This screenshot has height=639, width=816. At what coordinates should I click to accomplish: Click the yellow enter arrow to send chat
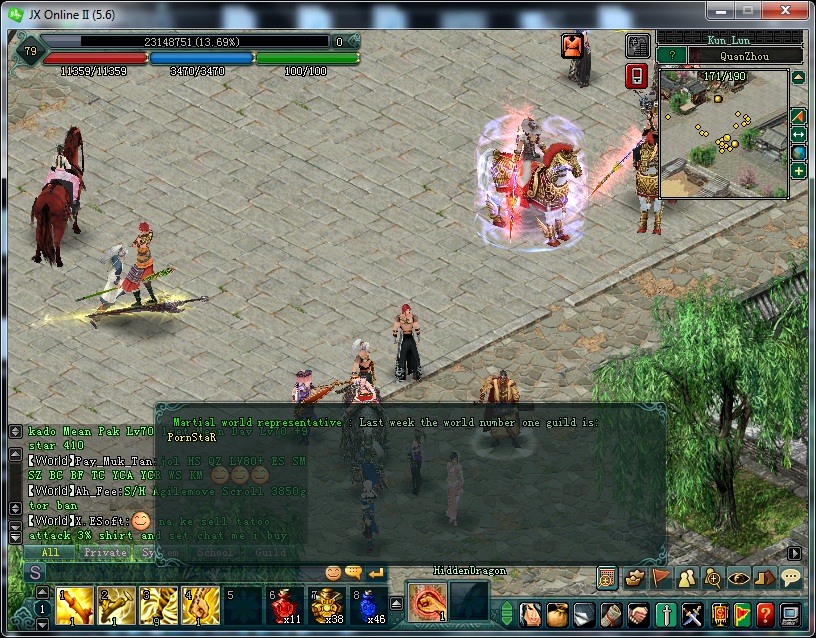[376, 573]
